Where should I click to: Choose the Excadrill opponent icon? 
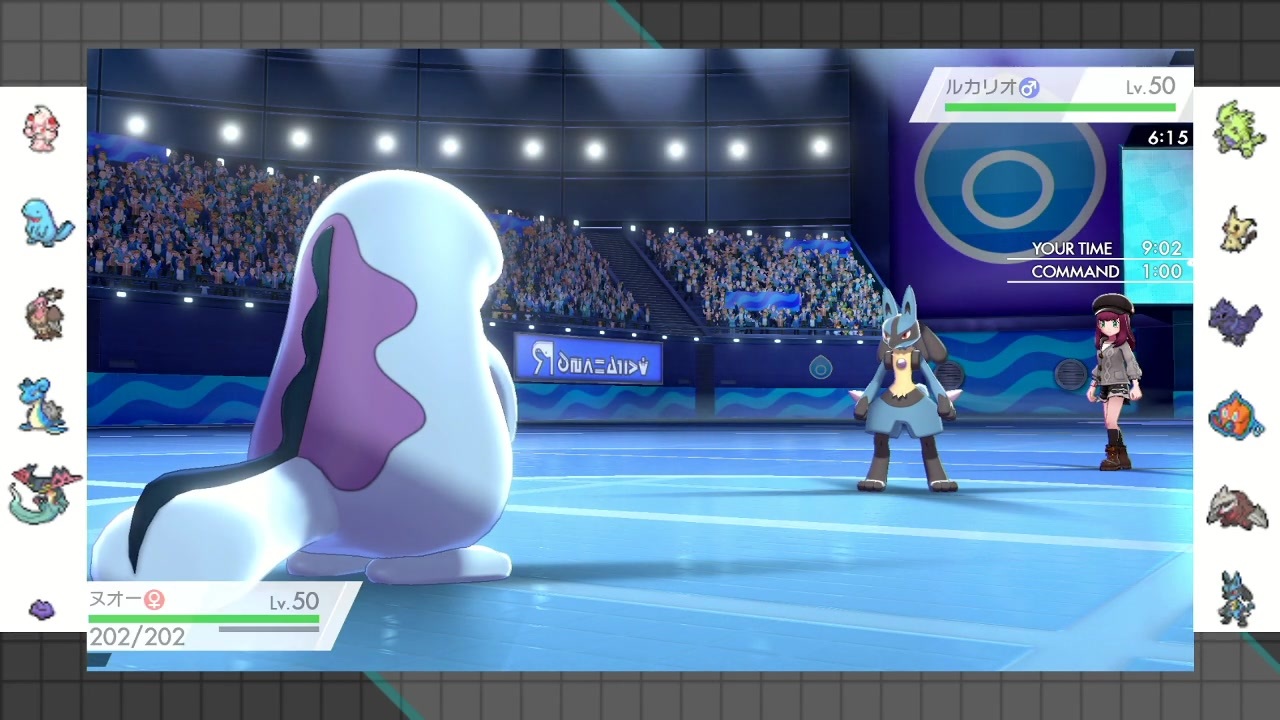click(1237, 506)
